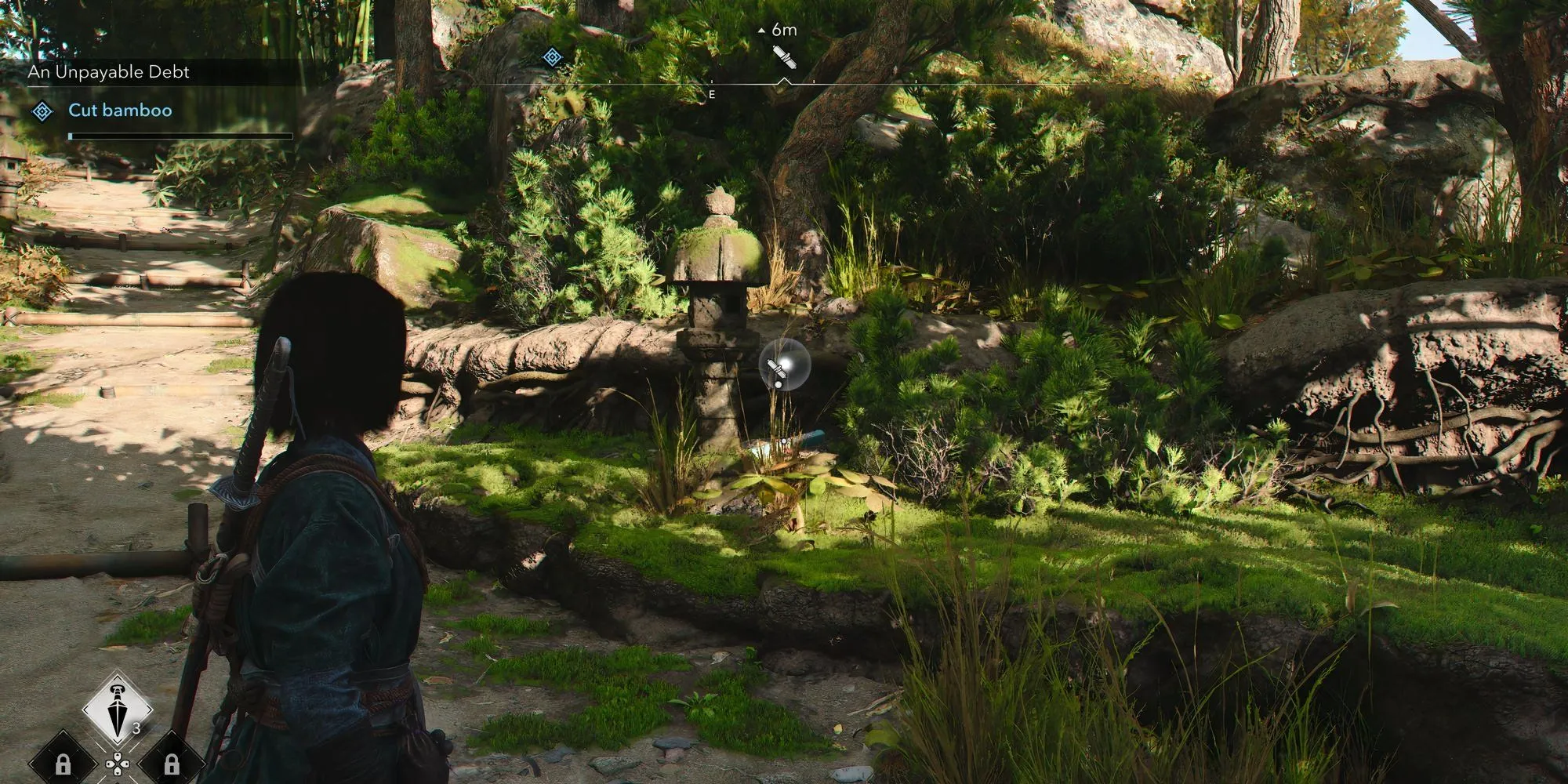Open the An Unpayable Debt quest tracker
The image size is (1568, 784).
pos(109,72)
